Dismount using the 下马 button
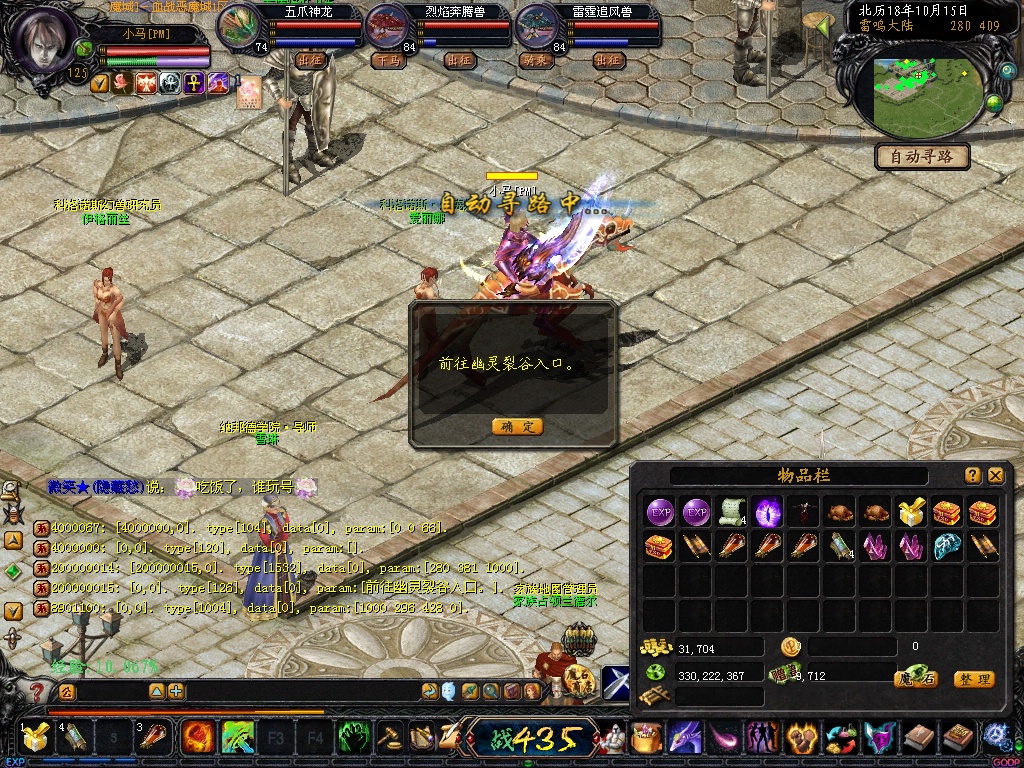1024x768 pixels. pos(387,60)
